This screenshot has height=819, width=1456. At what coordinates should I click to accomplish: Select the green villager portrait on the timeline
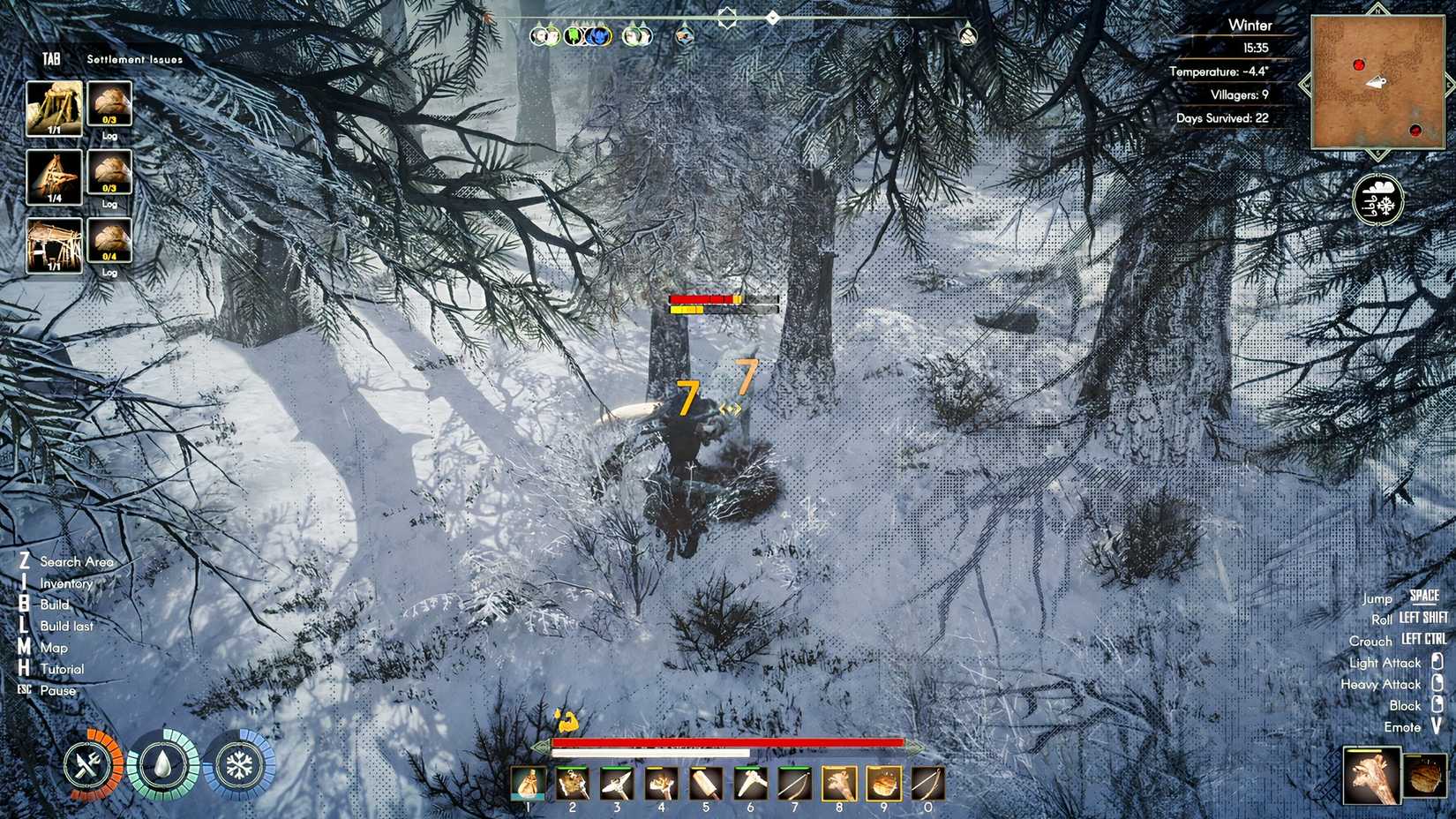pos(572,35)
